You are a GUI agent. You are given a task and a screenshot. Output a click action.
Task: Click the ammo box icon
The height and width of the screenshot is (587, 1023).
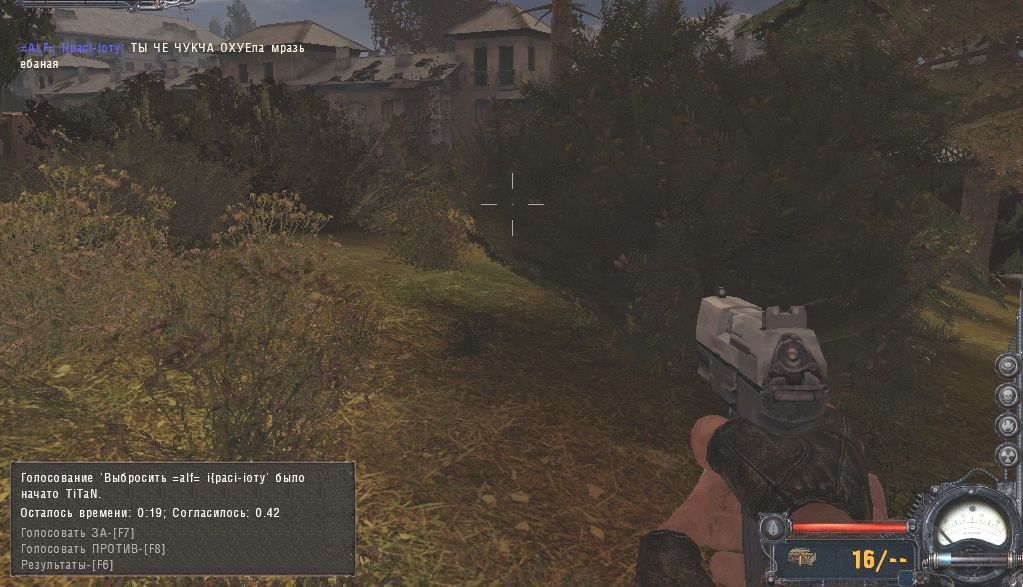click(803, 558)
